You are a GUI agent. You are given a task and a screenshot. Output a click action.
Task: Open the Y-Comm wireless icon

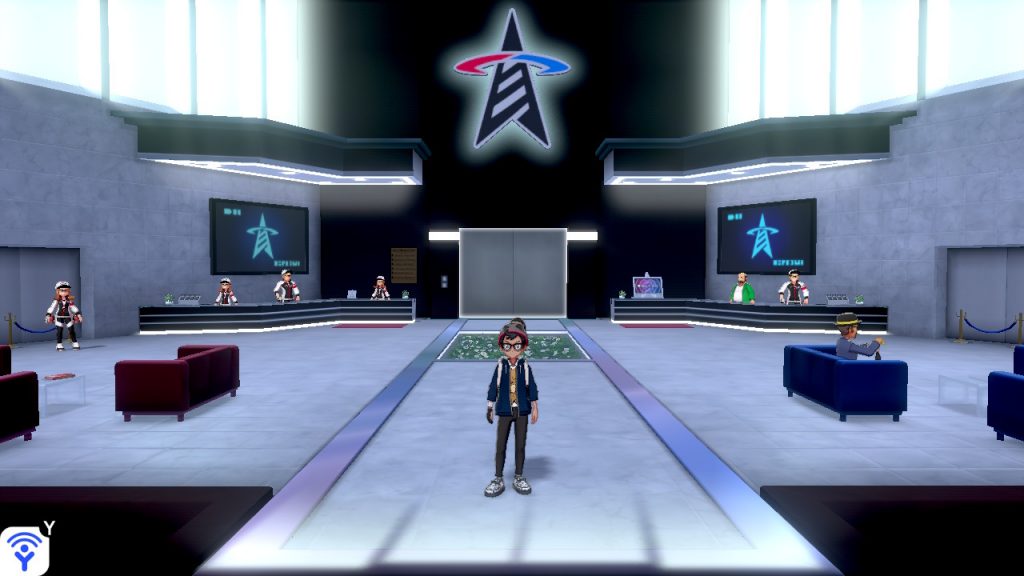point(24,550)
